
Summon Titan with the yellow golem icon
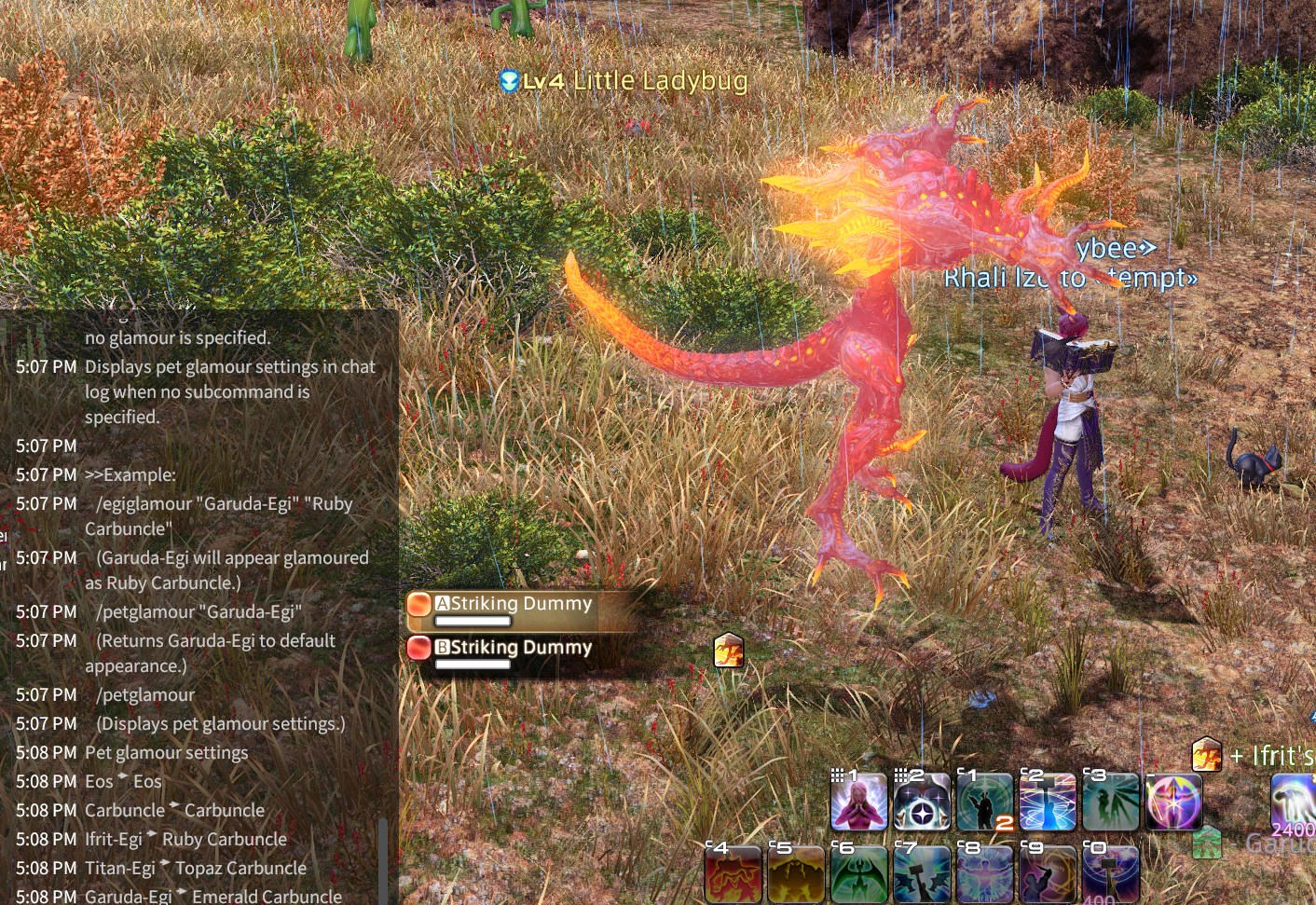coord(796,875)
